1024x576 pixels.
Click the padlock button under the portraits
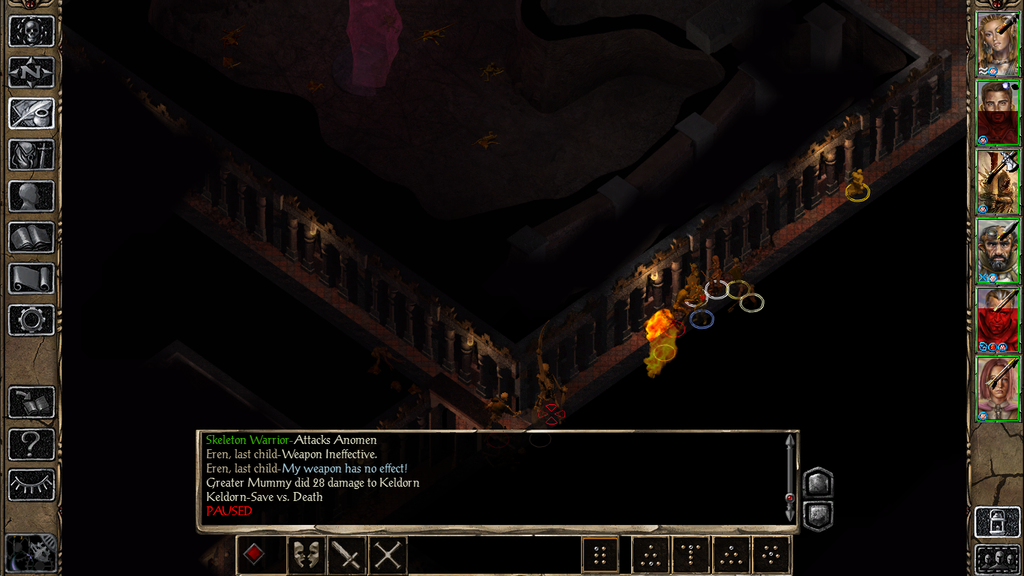pos(997,522)
